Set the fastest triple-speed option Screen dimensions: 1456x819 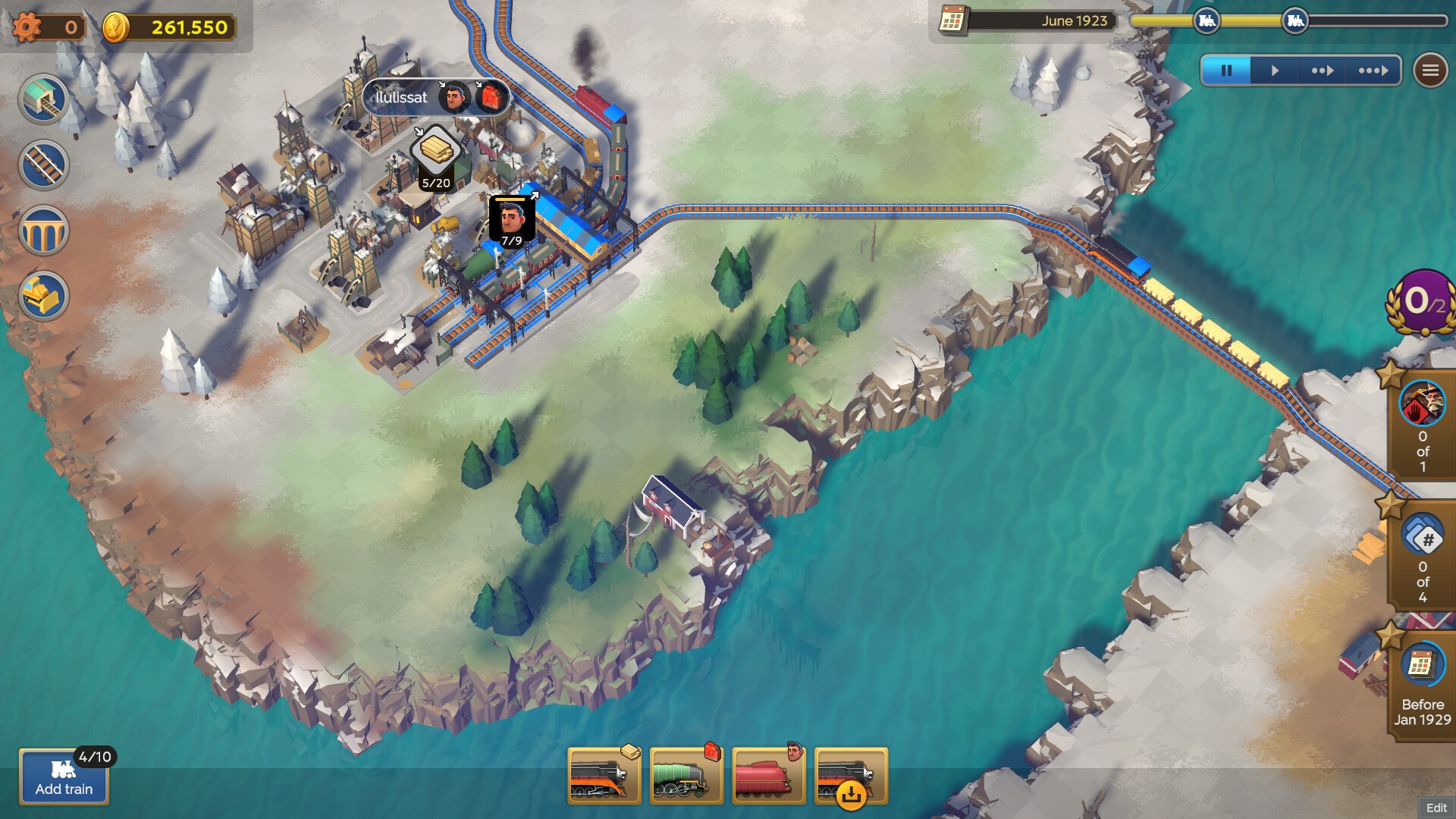tap(1373, 71)
